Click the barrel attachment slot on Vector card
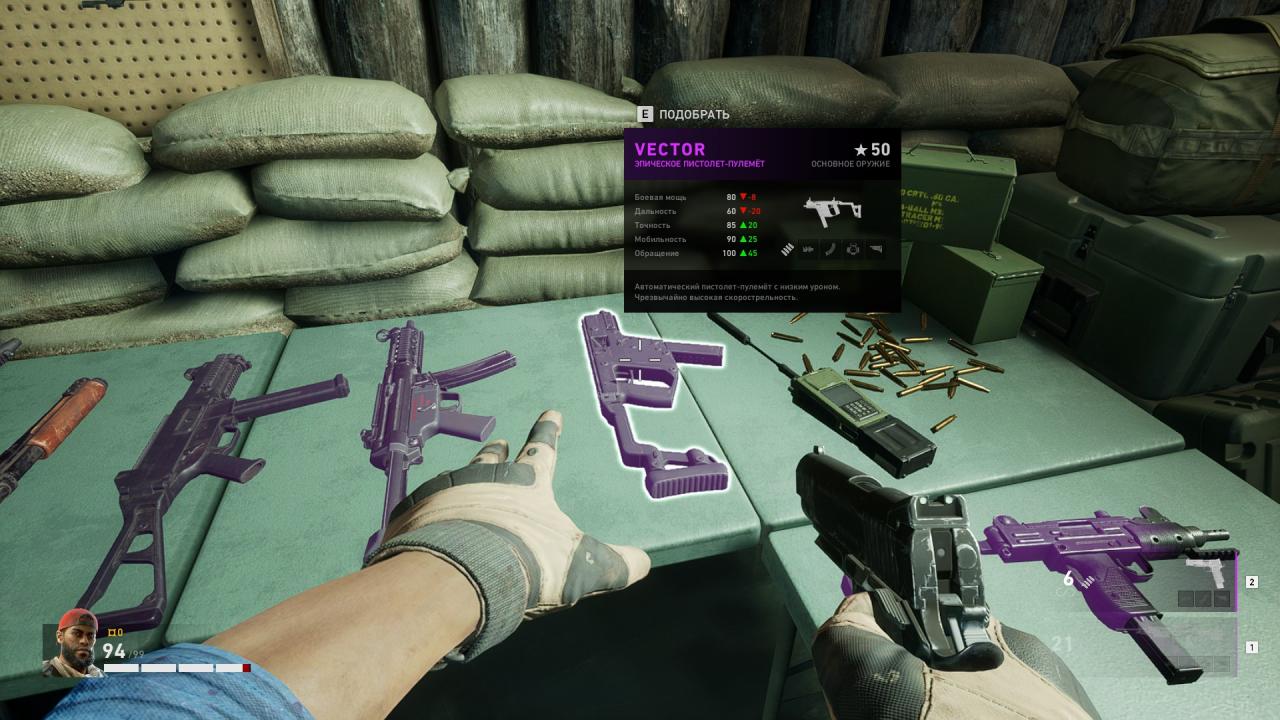This screenshot has height=720, width=1280. [x=806, y=249]
